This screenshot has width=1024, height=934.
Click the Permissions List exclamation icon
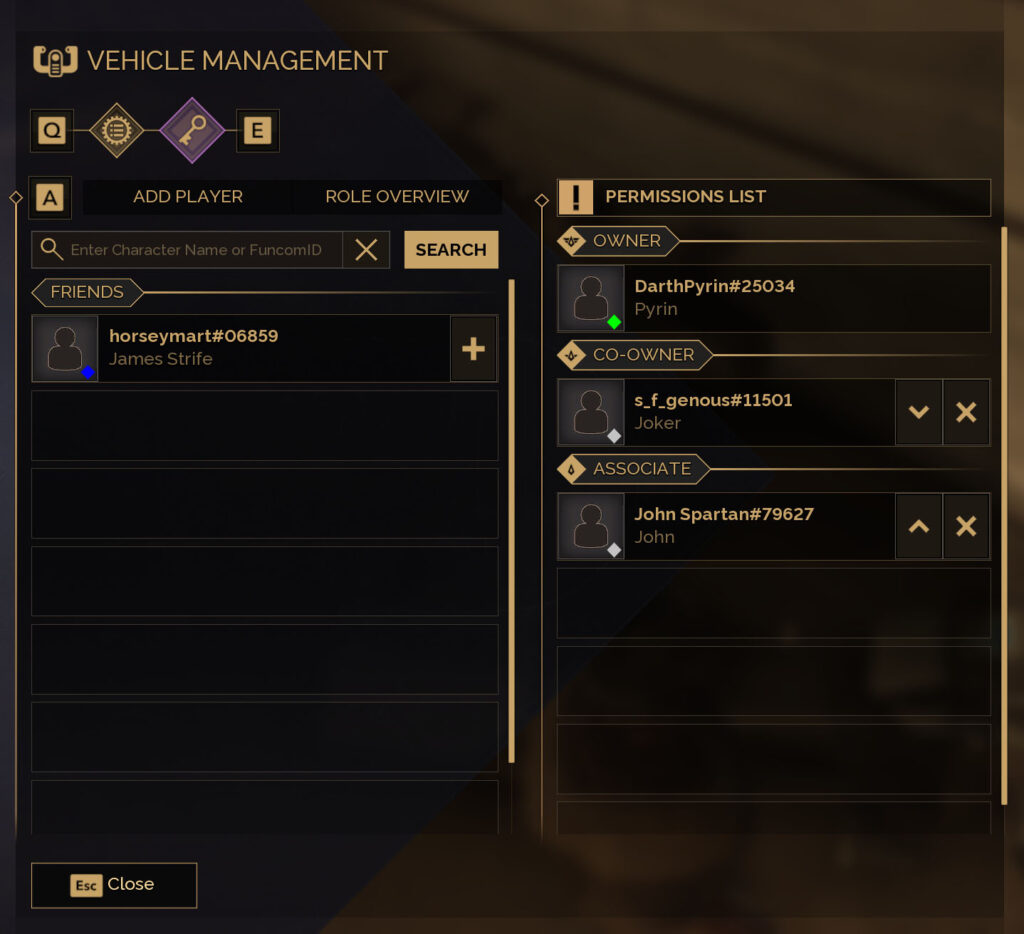point(576,197)
